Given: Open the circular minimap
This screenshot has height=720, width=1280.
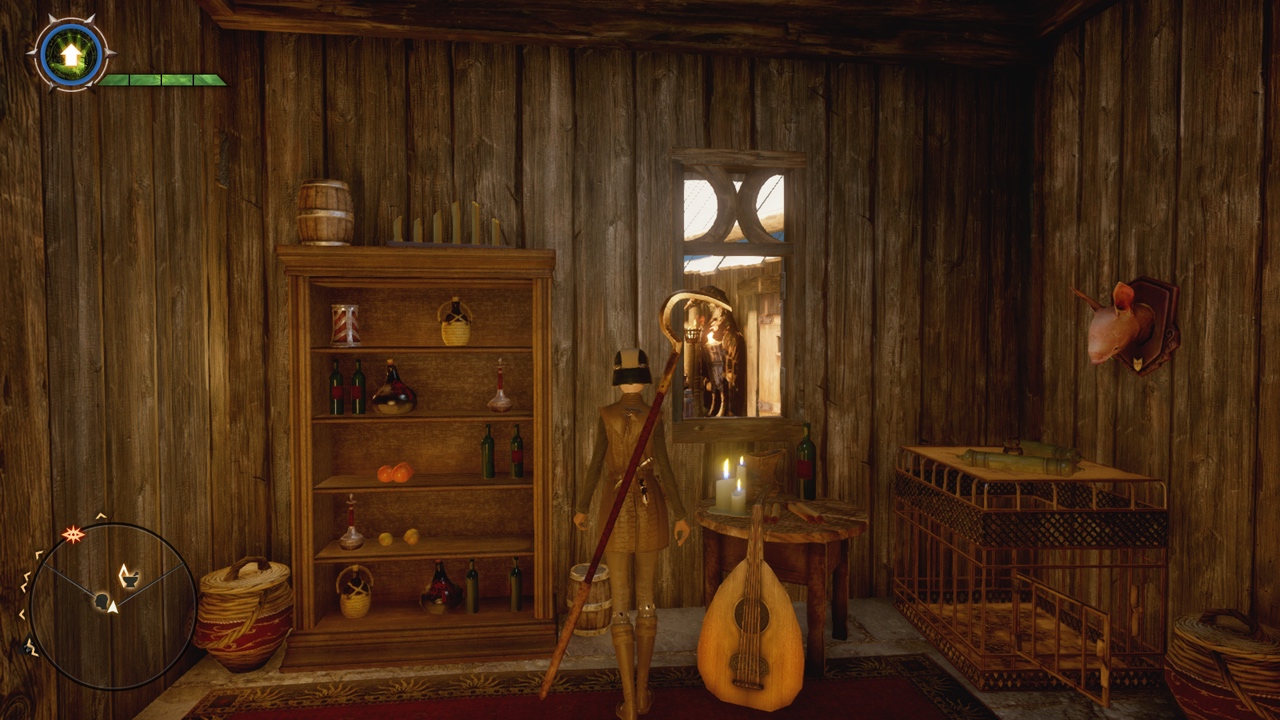Looking at the screenshot, I should click(x=111, y=606).
